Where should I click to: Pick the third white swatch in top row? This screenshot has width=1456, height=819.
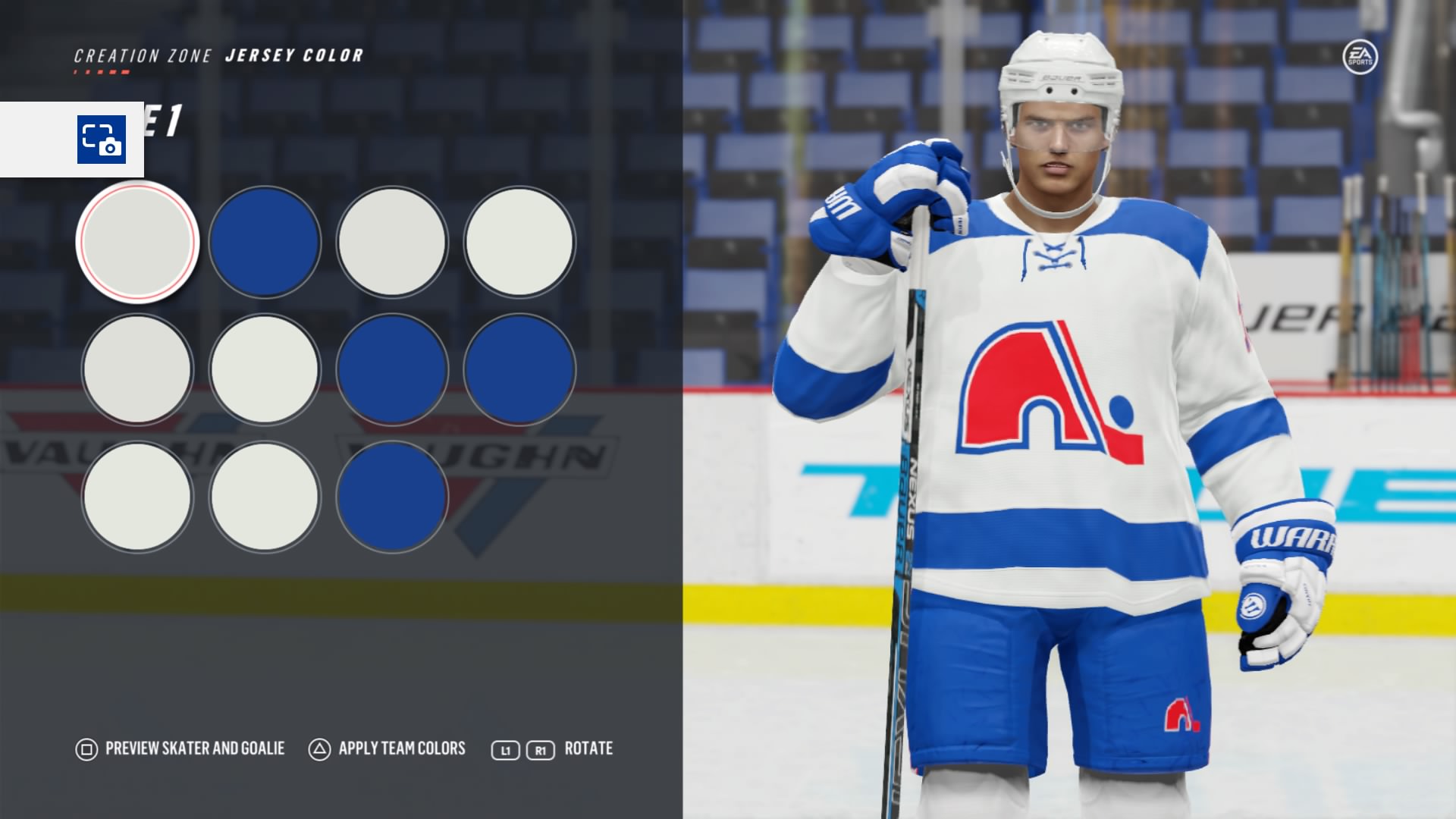click(393, 243)
